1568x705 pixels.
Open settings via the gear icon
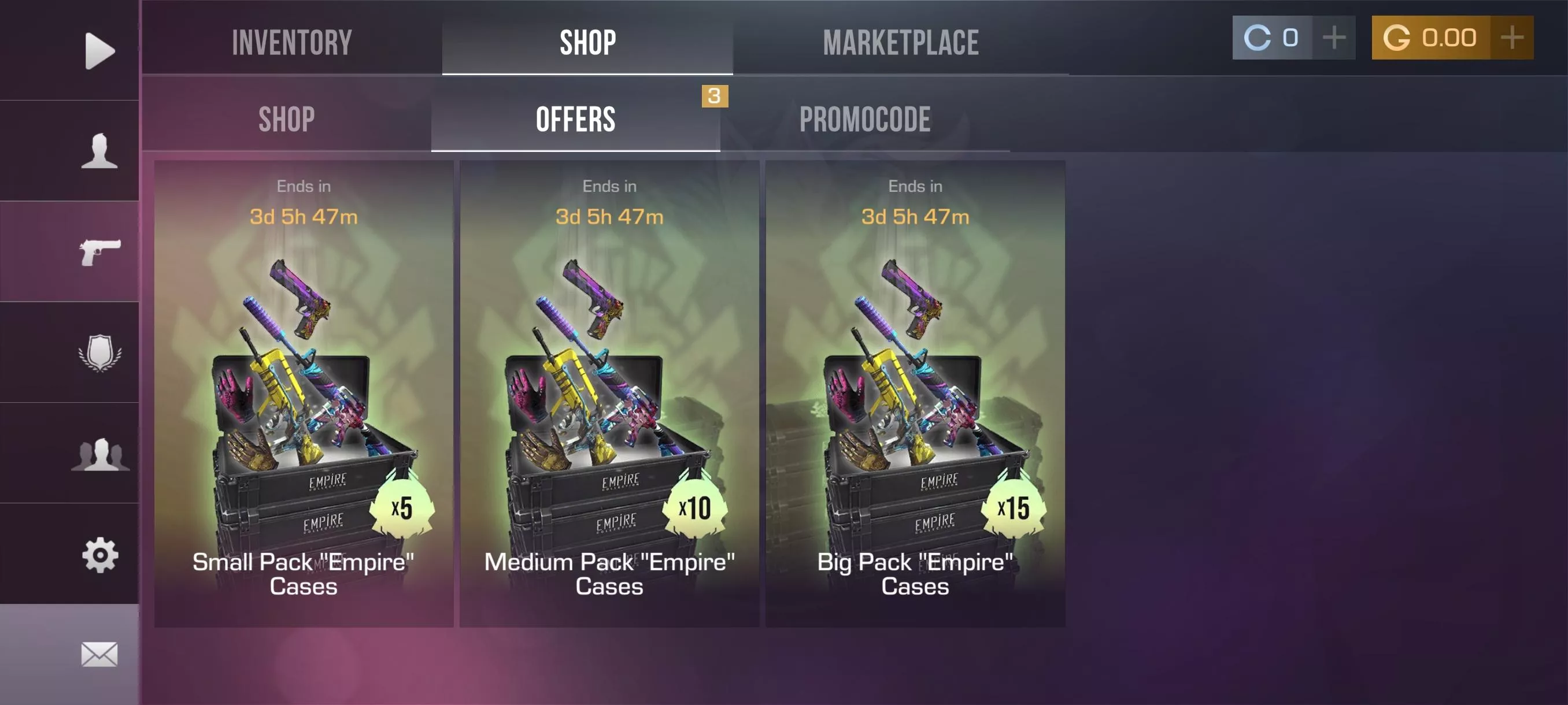[99, 554]
